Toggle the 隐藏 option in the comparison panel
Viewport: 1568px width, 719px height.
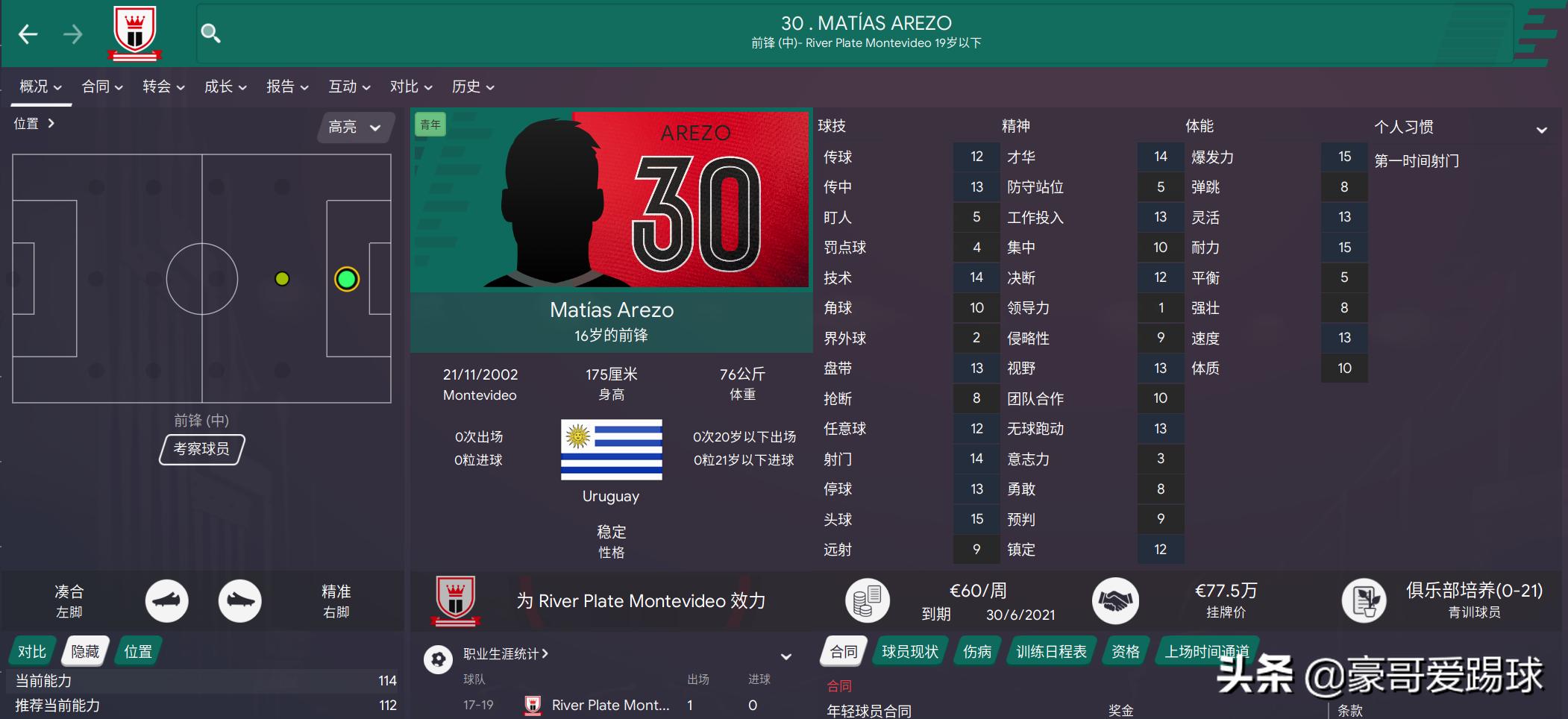point(84,650)
